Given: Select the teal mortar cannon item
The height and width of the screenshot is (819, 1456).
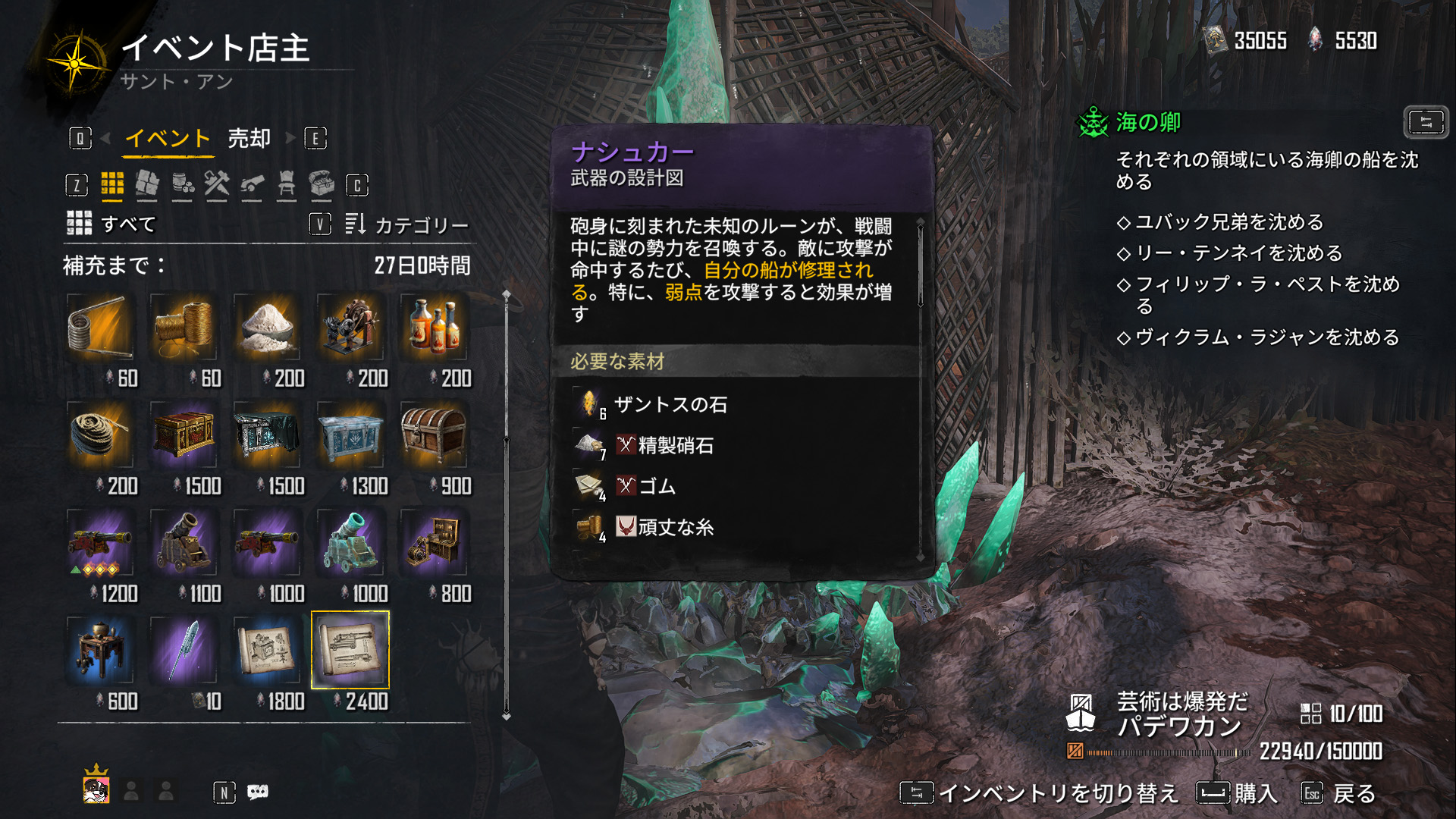Looking at the screenshot, I should pos(350,543).
